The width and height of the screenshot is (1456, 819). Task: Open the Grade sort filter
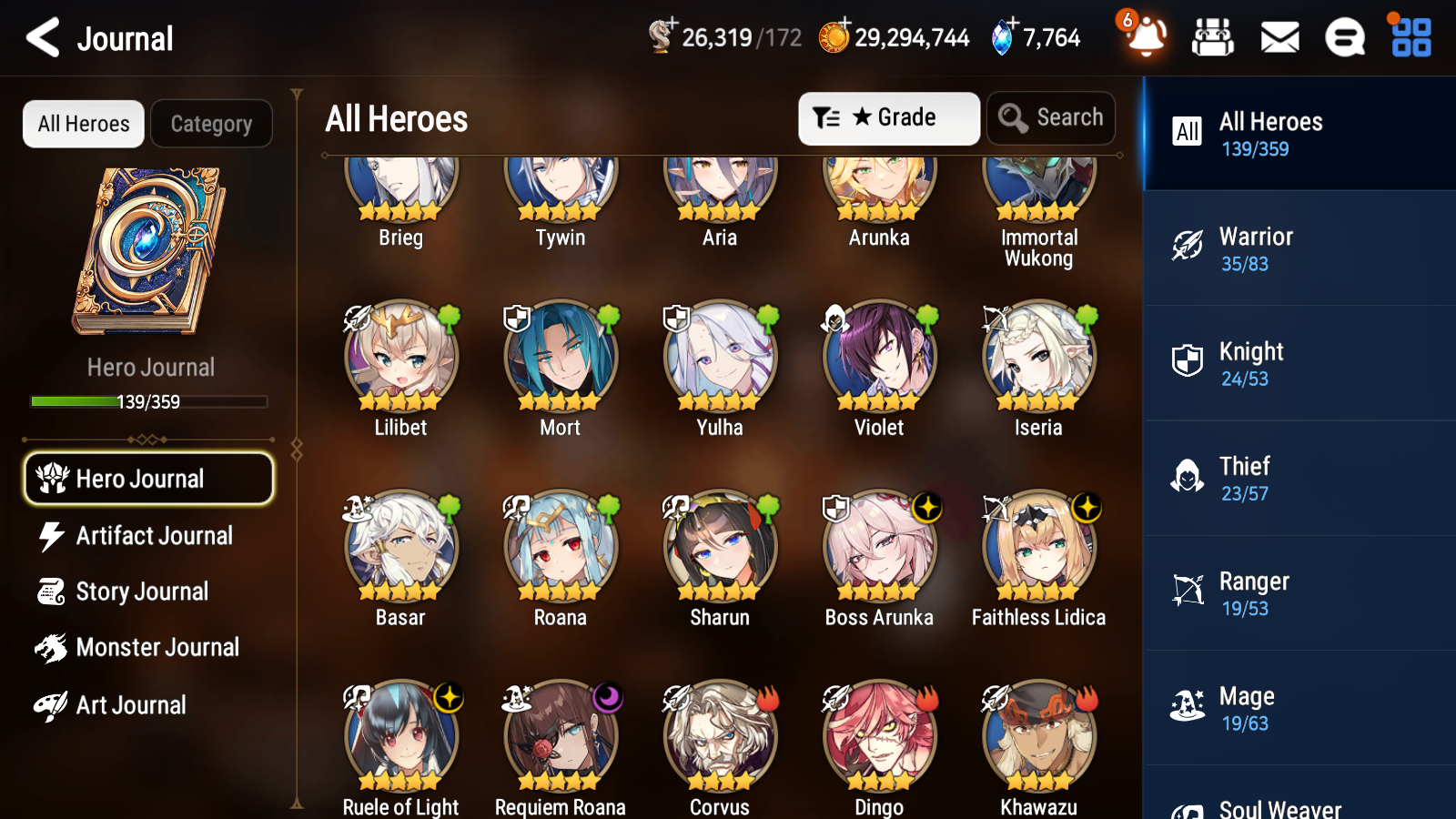(888, 117)
